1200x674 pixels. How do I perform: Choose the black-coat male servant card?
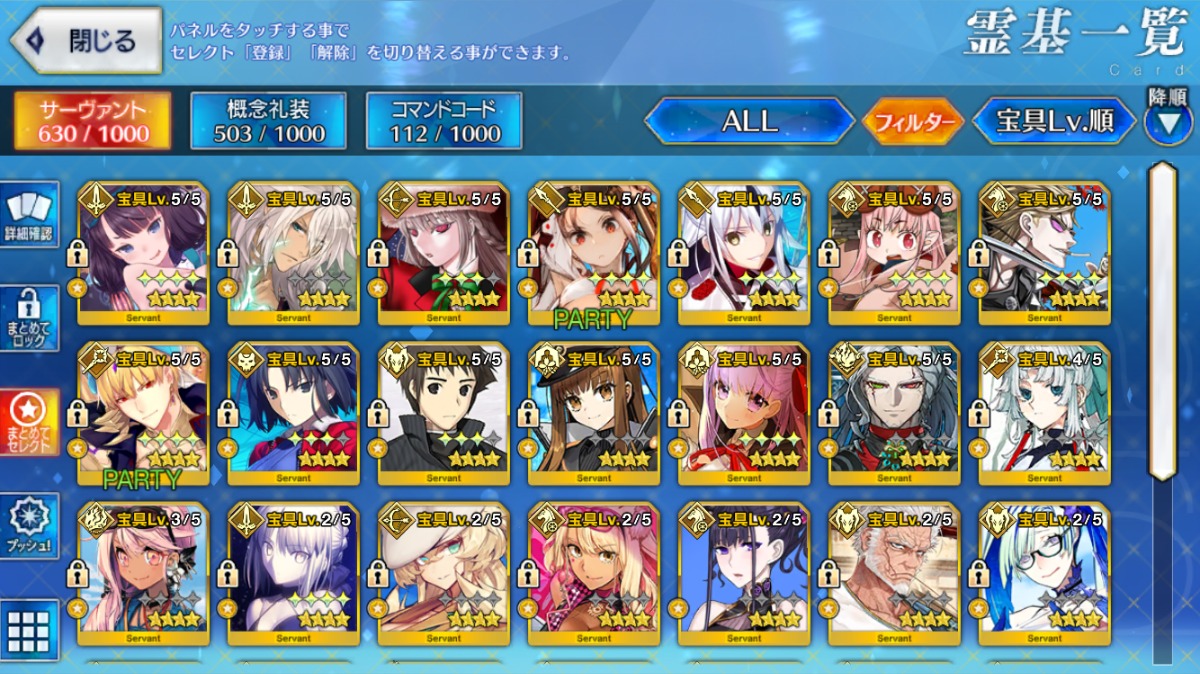443,414
